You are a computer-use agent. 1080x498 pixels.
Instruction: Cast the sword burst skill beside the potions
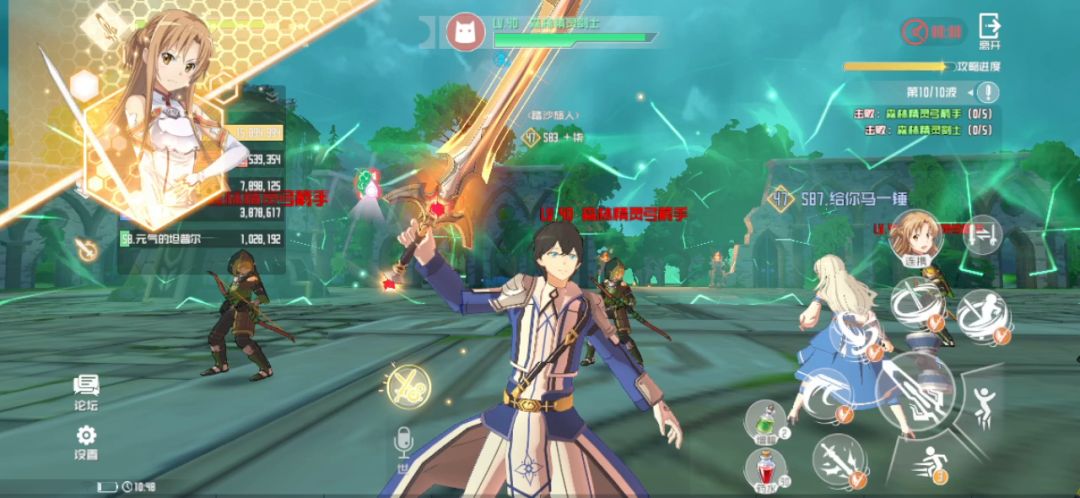tap(837, 459)
